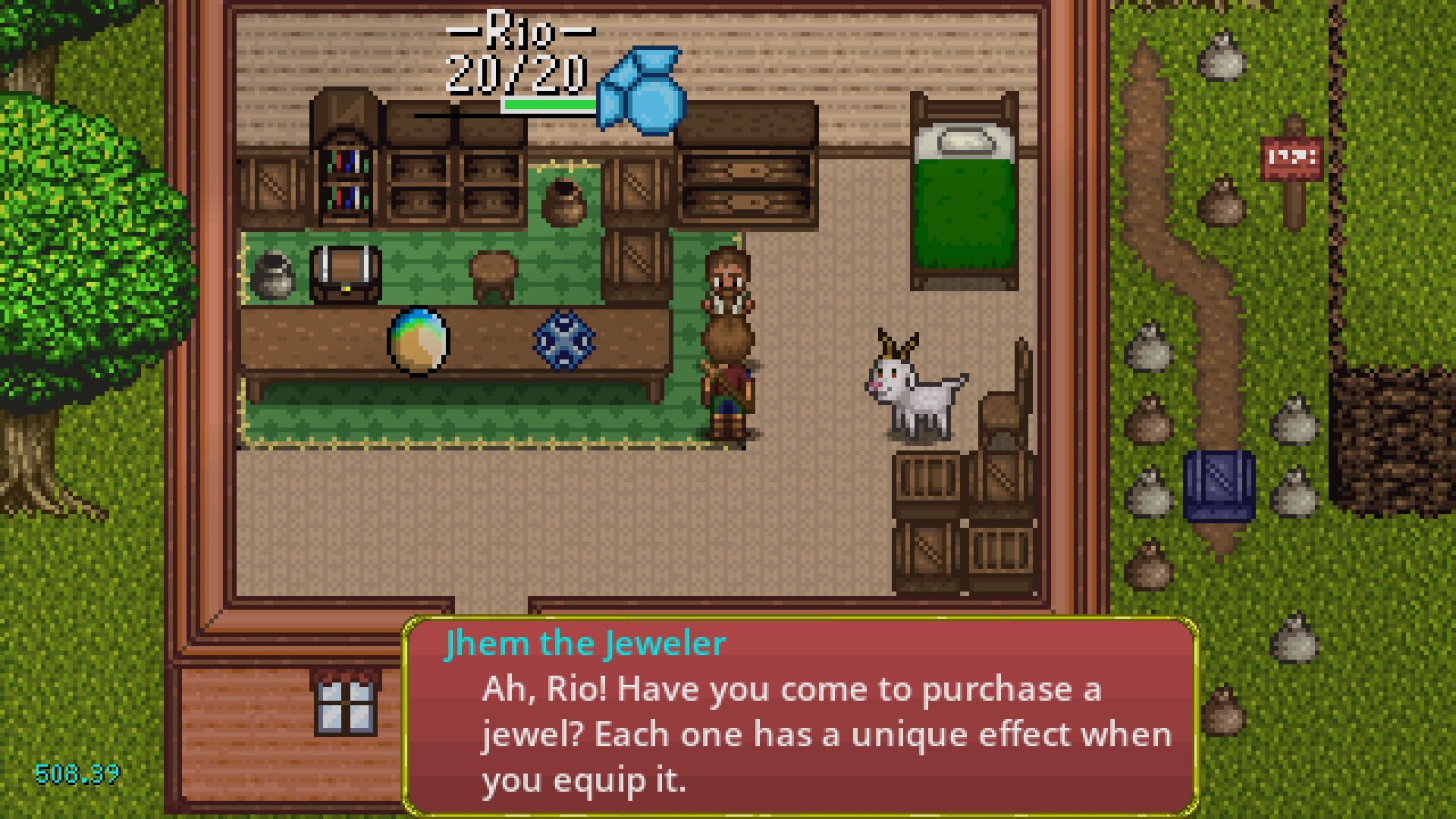Select the gray jug on the shelf
1456x819 pixels.
pyautogui.click(x=273, y=275)
